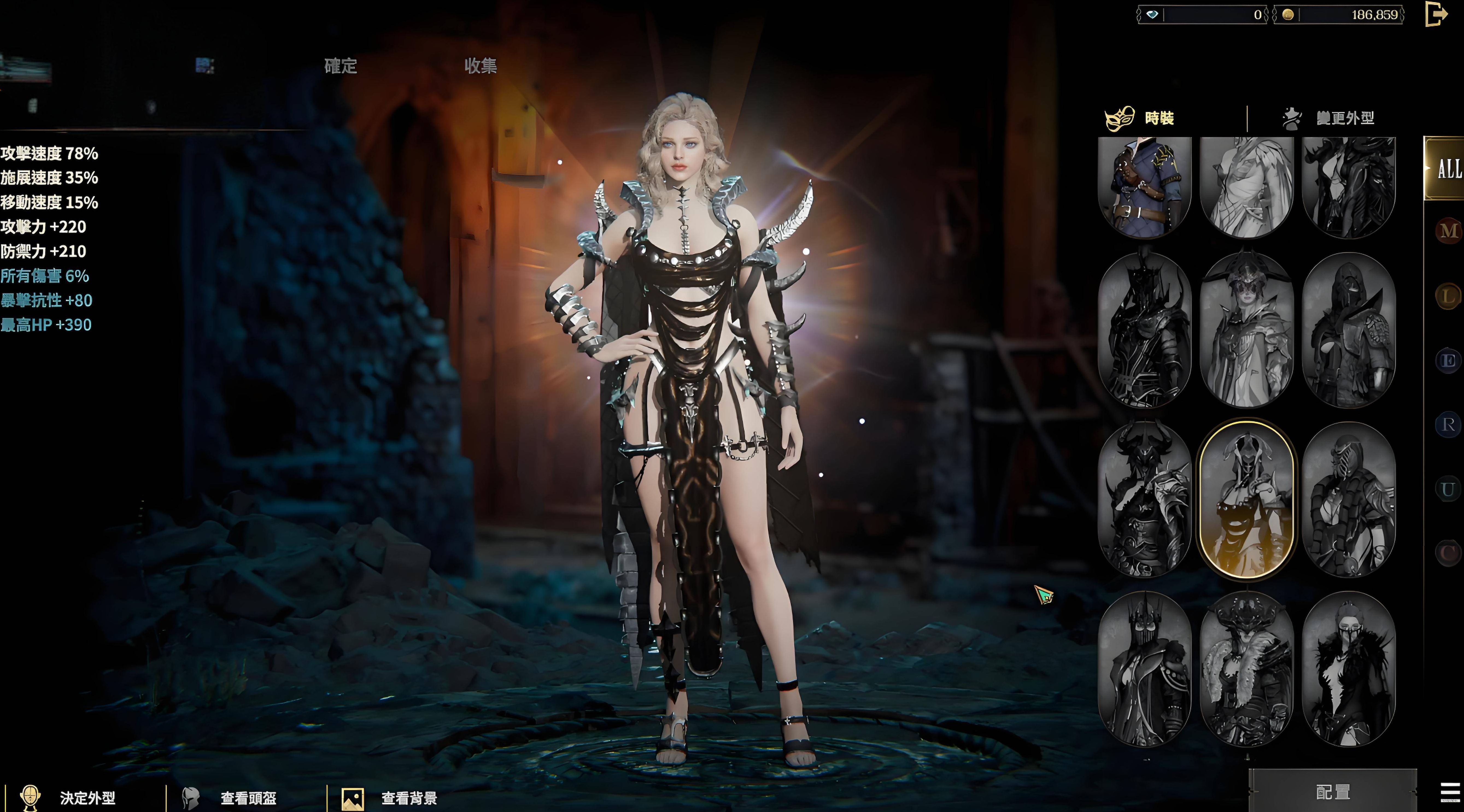Click 決定外型 to decide appearance
The width and height of the screenshot is (1464, 812).
87,798
